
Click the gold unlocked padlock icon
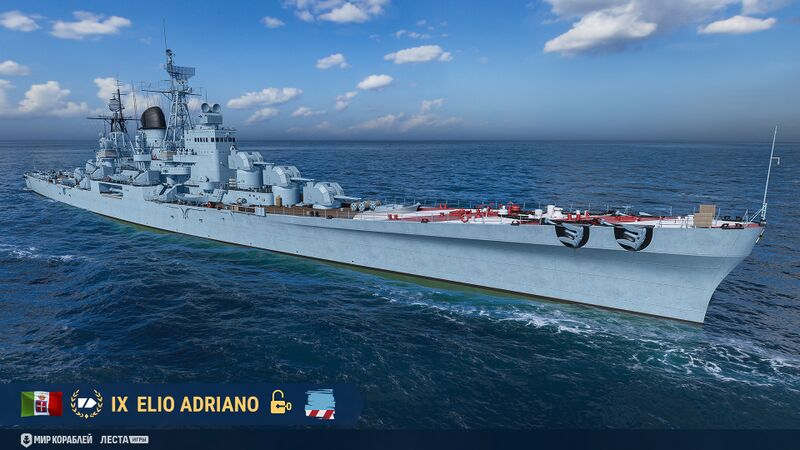click(x=280, y=403)
